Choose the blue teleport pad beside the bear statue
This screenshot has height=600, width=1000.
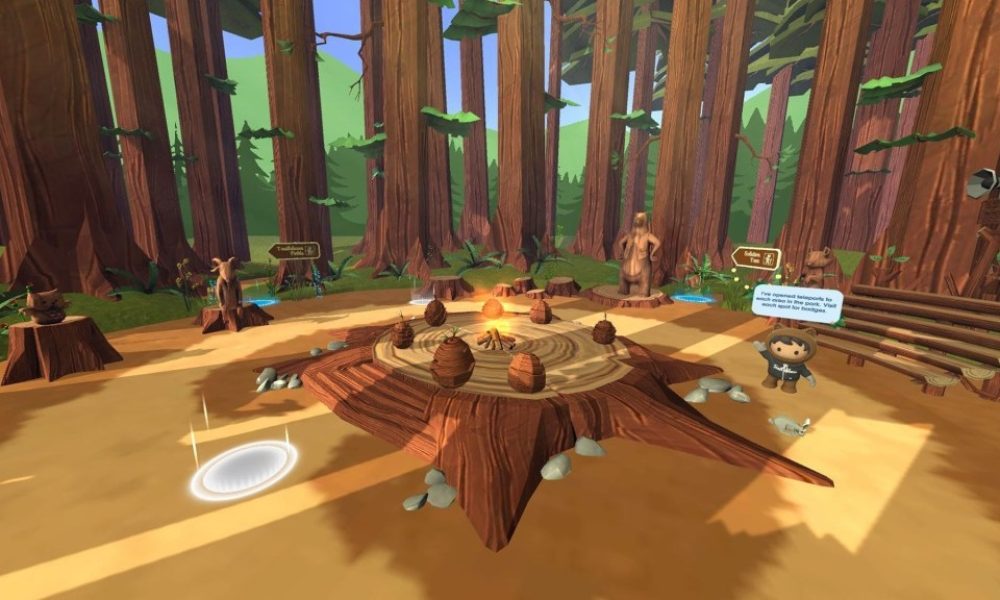tap(694, 298)
